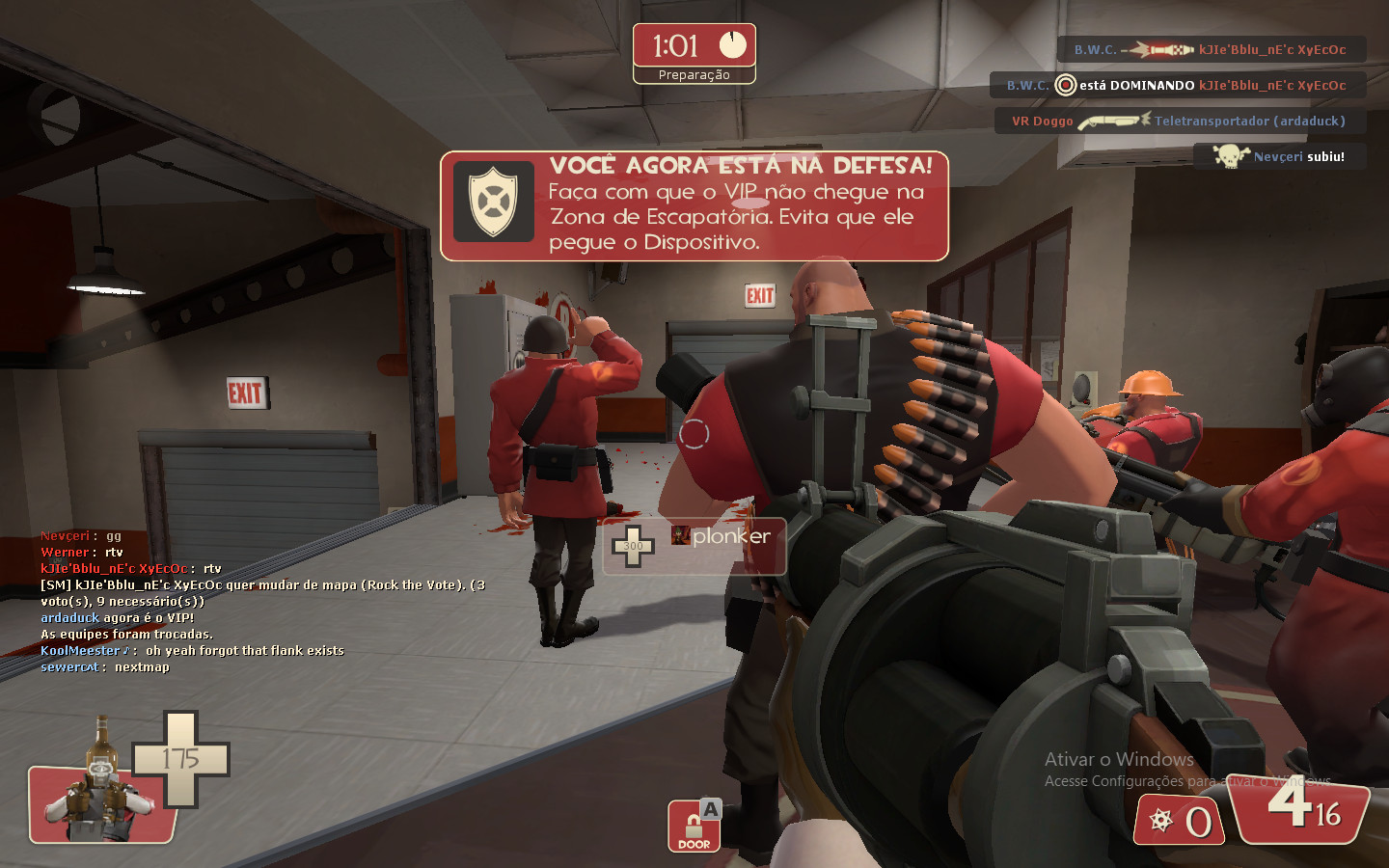Click the Teletransportador (ardaduck) killfeed entry
The width and height of the screenshot is (1389, 868).
tap(1248, 121)
